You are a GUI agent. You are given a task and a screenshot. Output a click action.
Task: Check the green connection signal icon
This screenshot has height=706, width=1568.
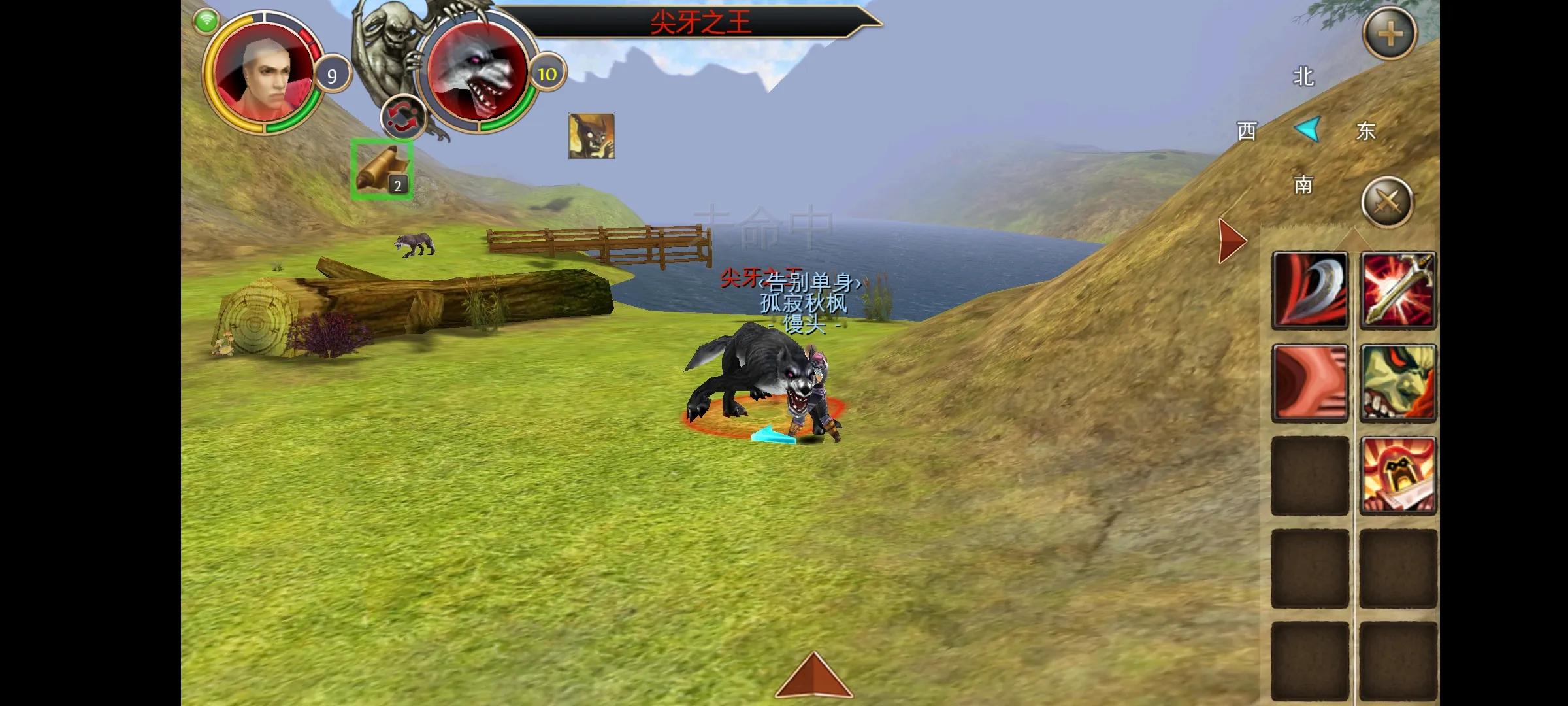point(206,21)
